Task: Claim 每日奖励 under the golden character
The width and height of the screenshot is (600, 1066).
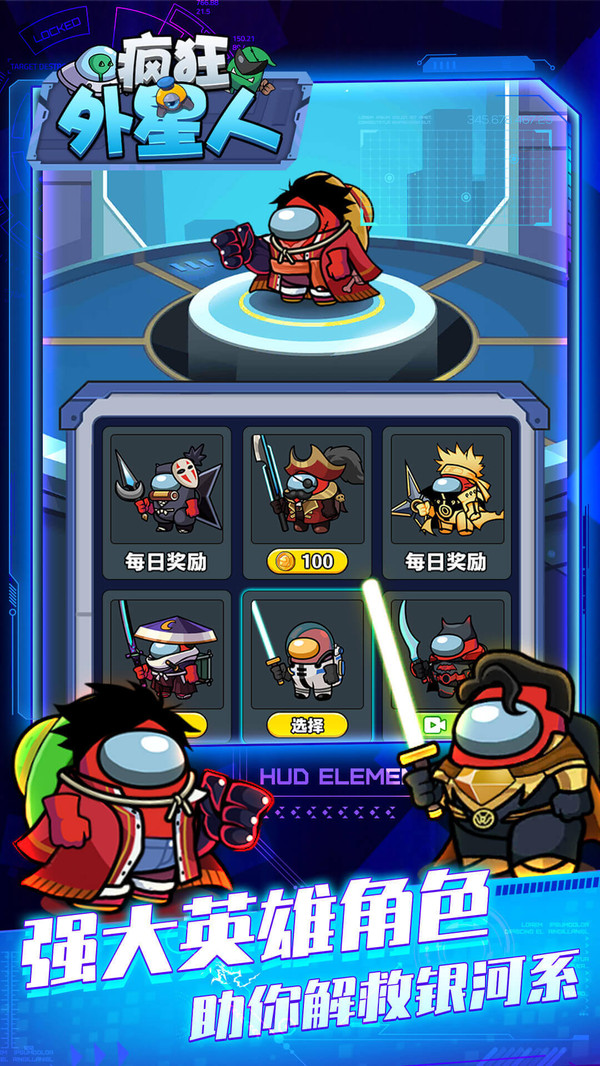Action: point(446,561)
